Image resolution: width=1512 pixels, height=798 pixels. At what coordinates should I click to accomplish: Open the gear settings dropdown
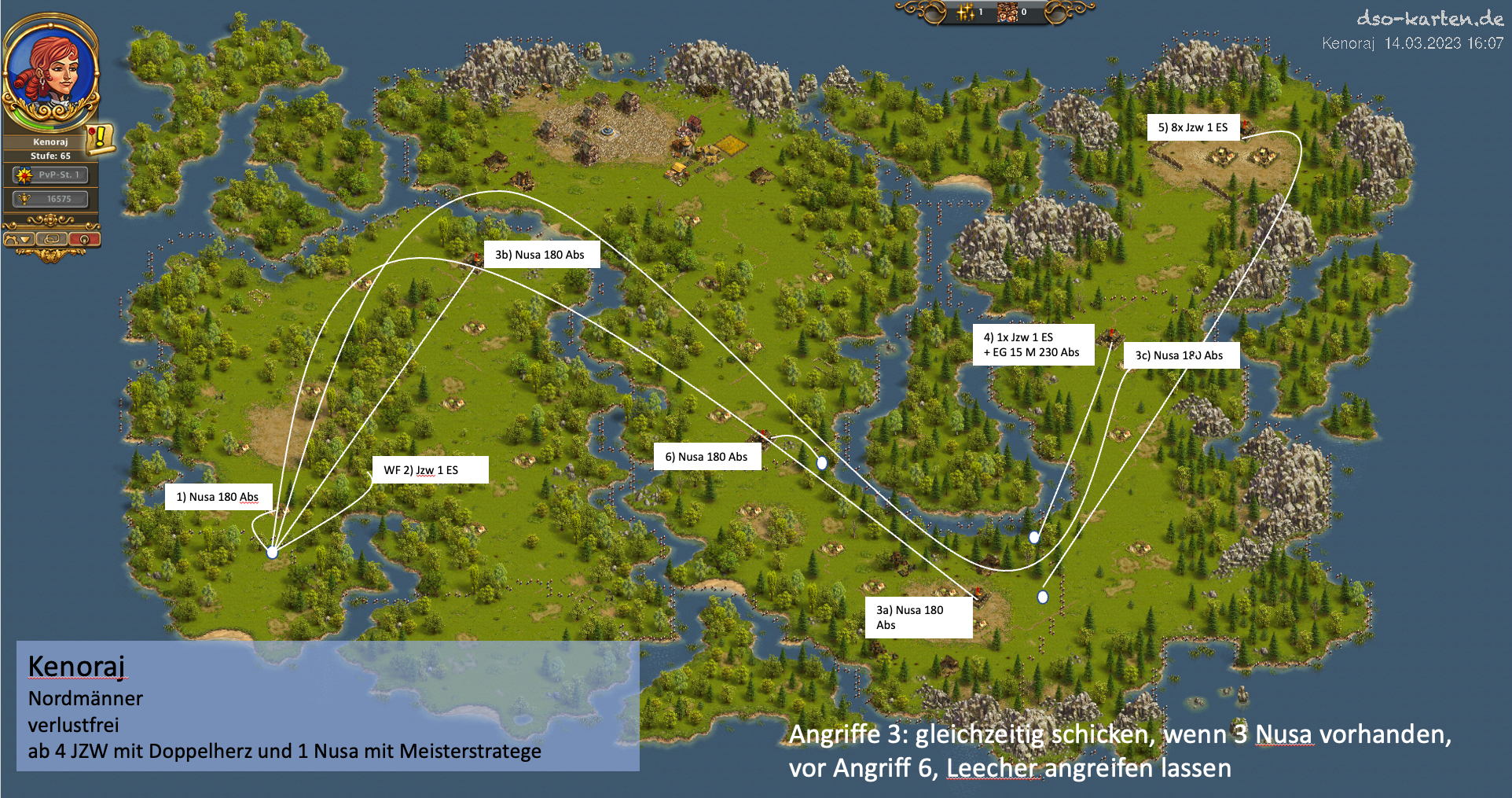tap(19, 239)
